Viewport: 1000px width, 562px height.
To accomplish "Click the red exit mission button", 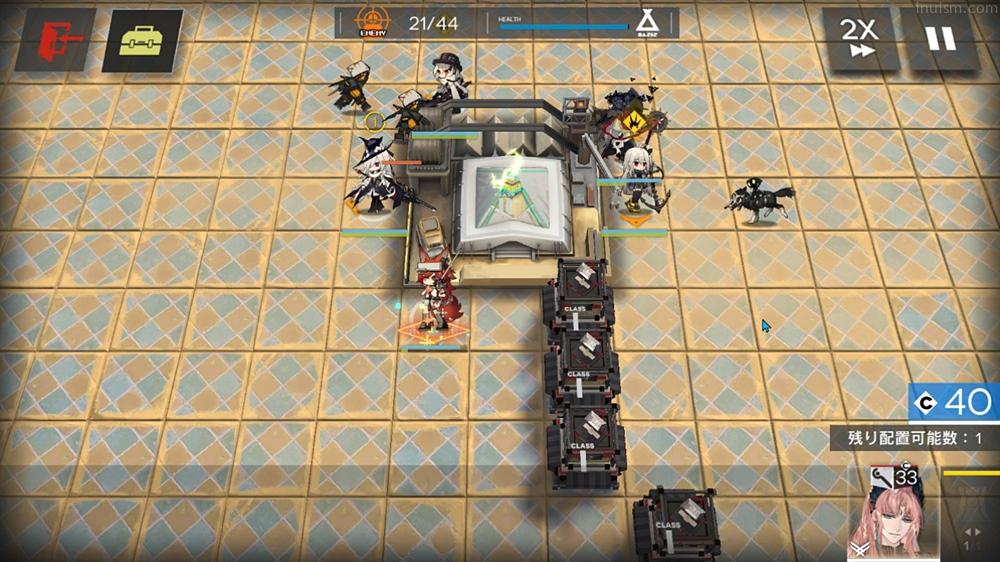I will click(55, 40).
